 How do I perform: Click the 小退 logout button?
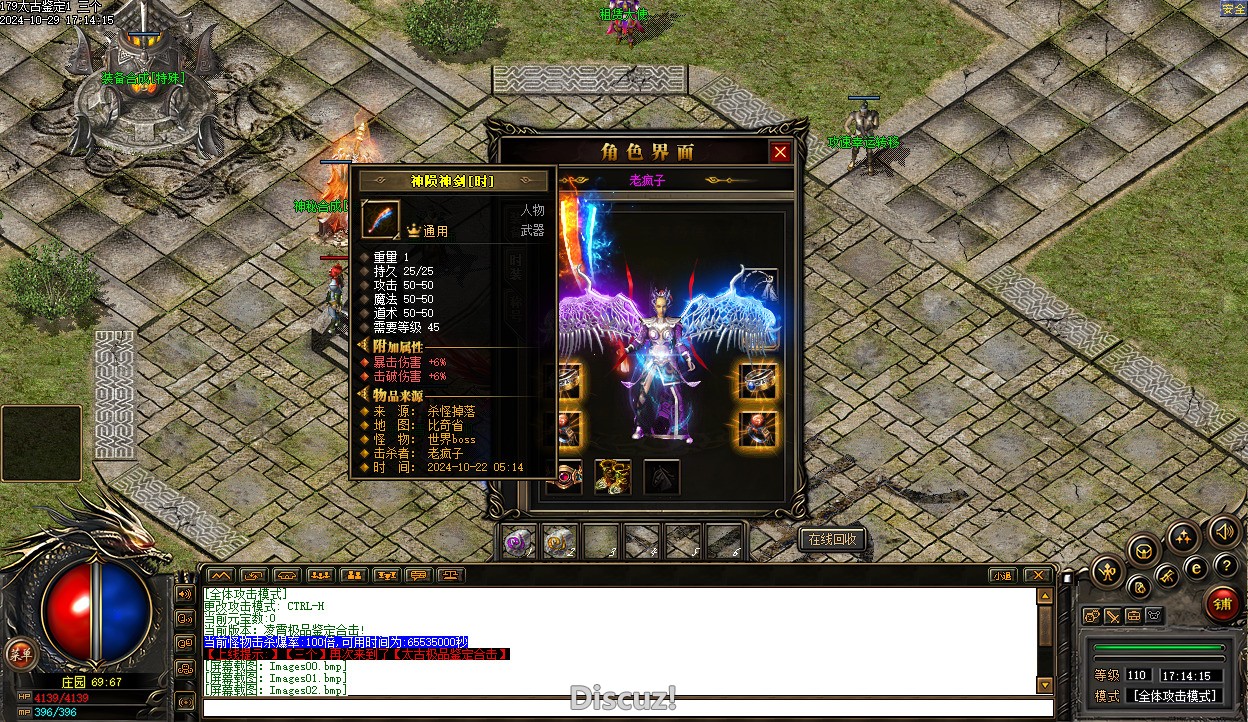(1003, 575)
